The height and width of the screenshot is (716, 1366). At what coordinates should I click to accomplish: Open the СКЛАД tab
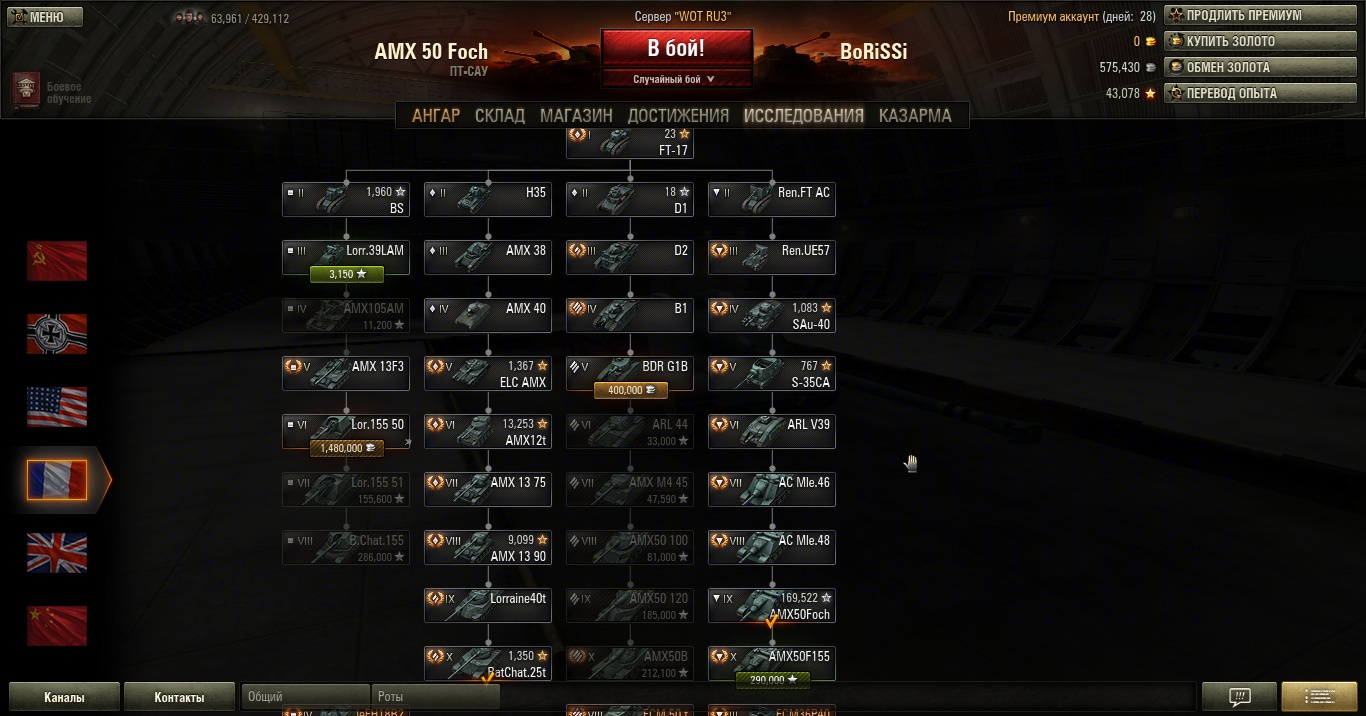click(500, 115)
